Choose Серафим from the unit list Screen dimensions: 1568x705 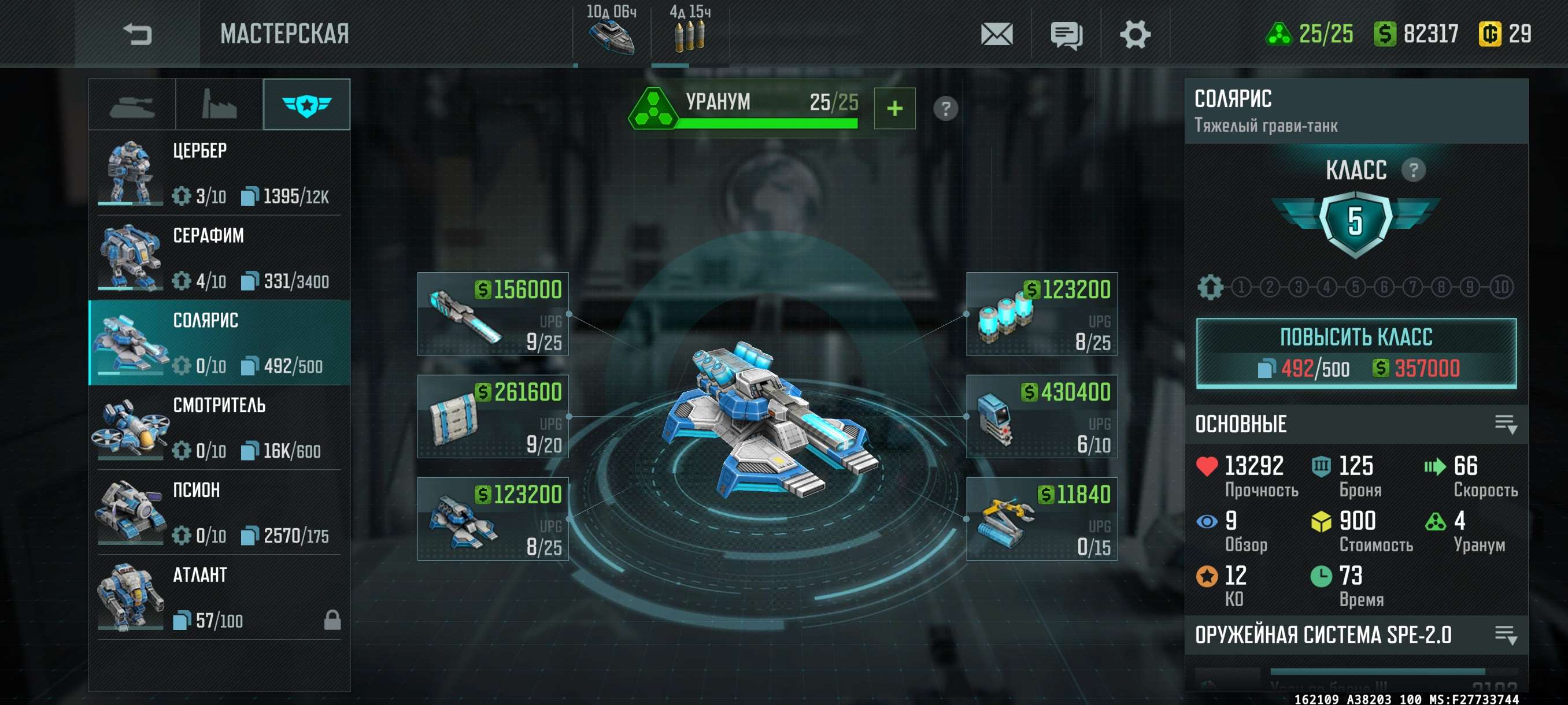tap(219, 257)
